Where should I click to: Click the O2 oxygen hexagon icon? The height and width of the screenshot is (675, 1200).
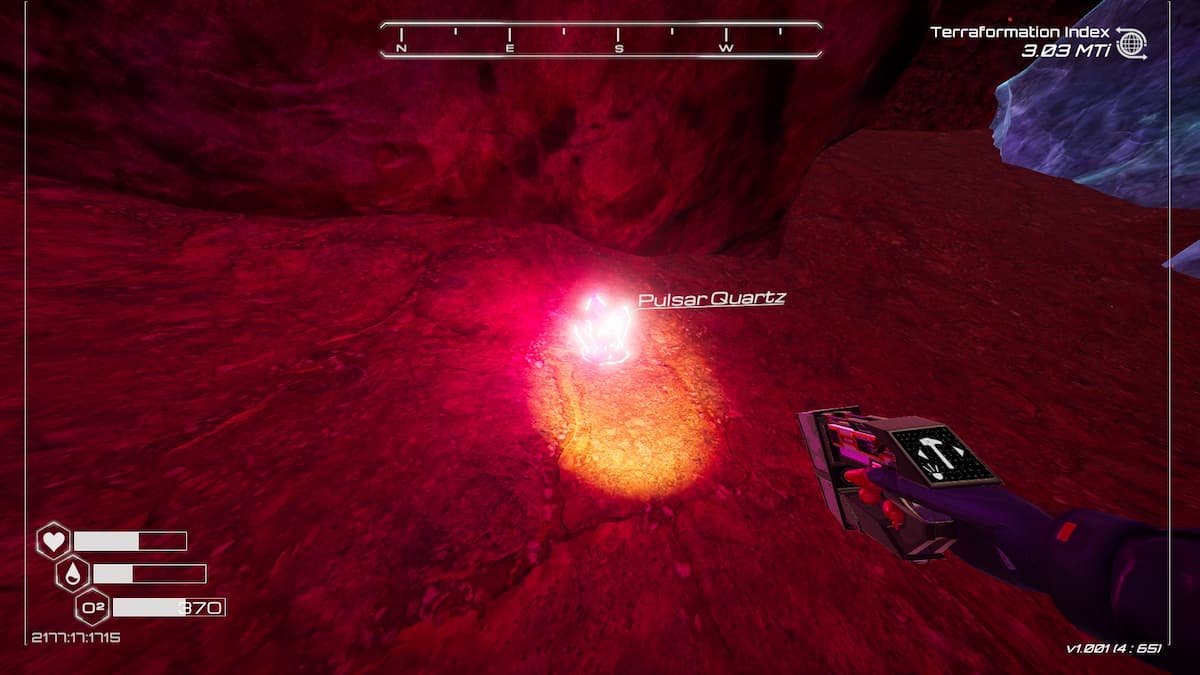tap(92, 607)
